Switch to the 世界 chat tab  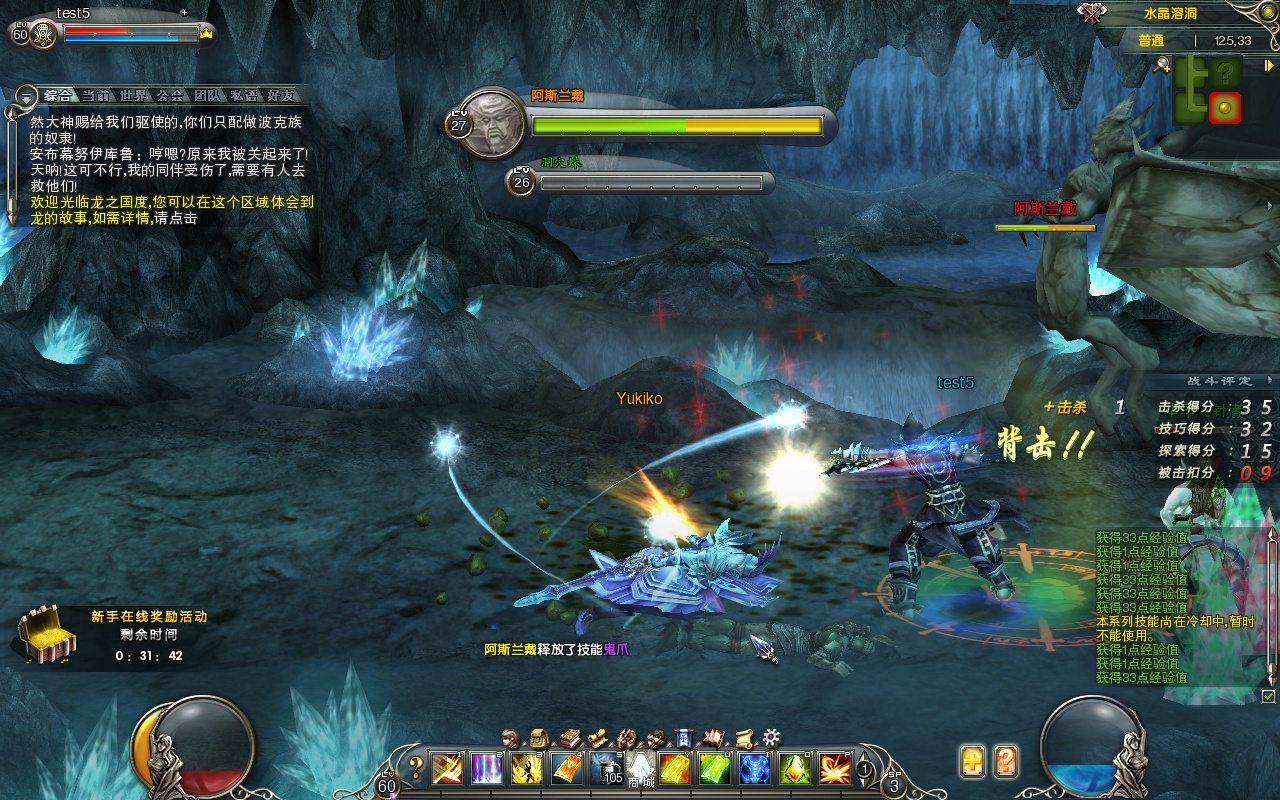(x=133, y=96)
